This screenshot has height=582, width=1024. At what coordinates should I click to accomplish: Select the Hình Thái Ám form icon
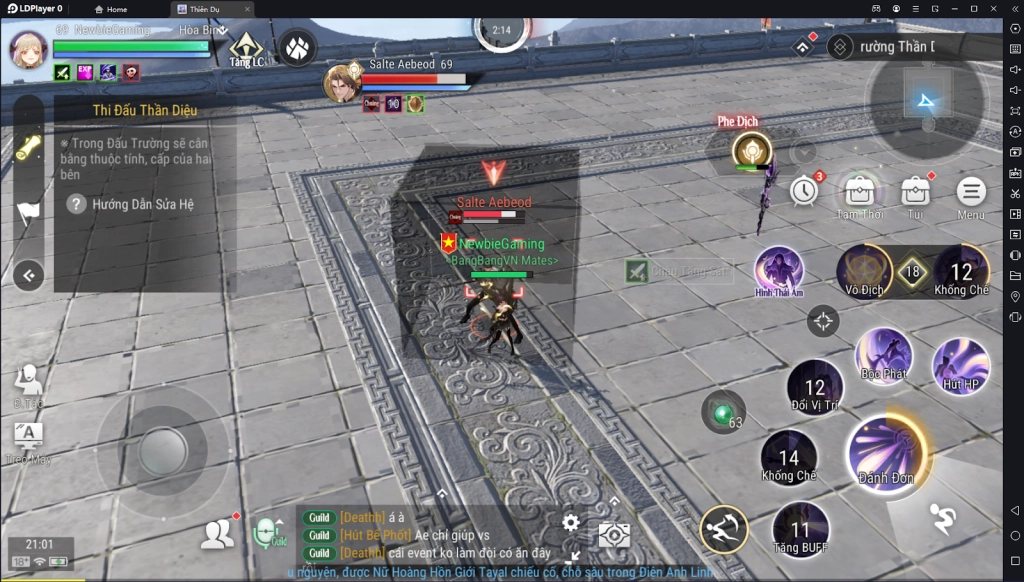779,271
